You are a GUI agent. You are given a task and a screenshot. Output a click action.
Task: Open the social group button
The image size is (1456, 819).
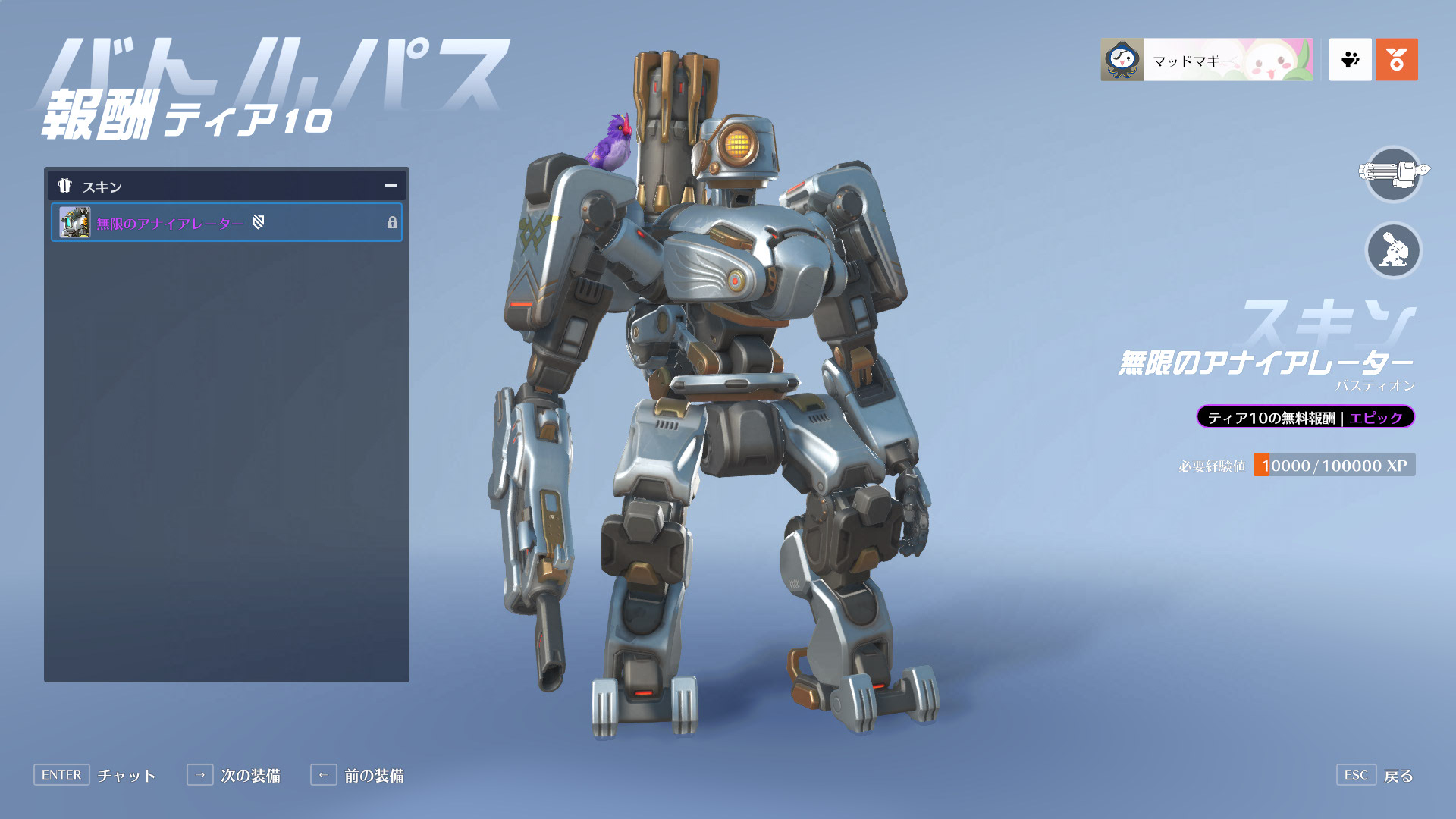(x=1350, y=60)
